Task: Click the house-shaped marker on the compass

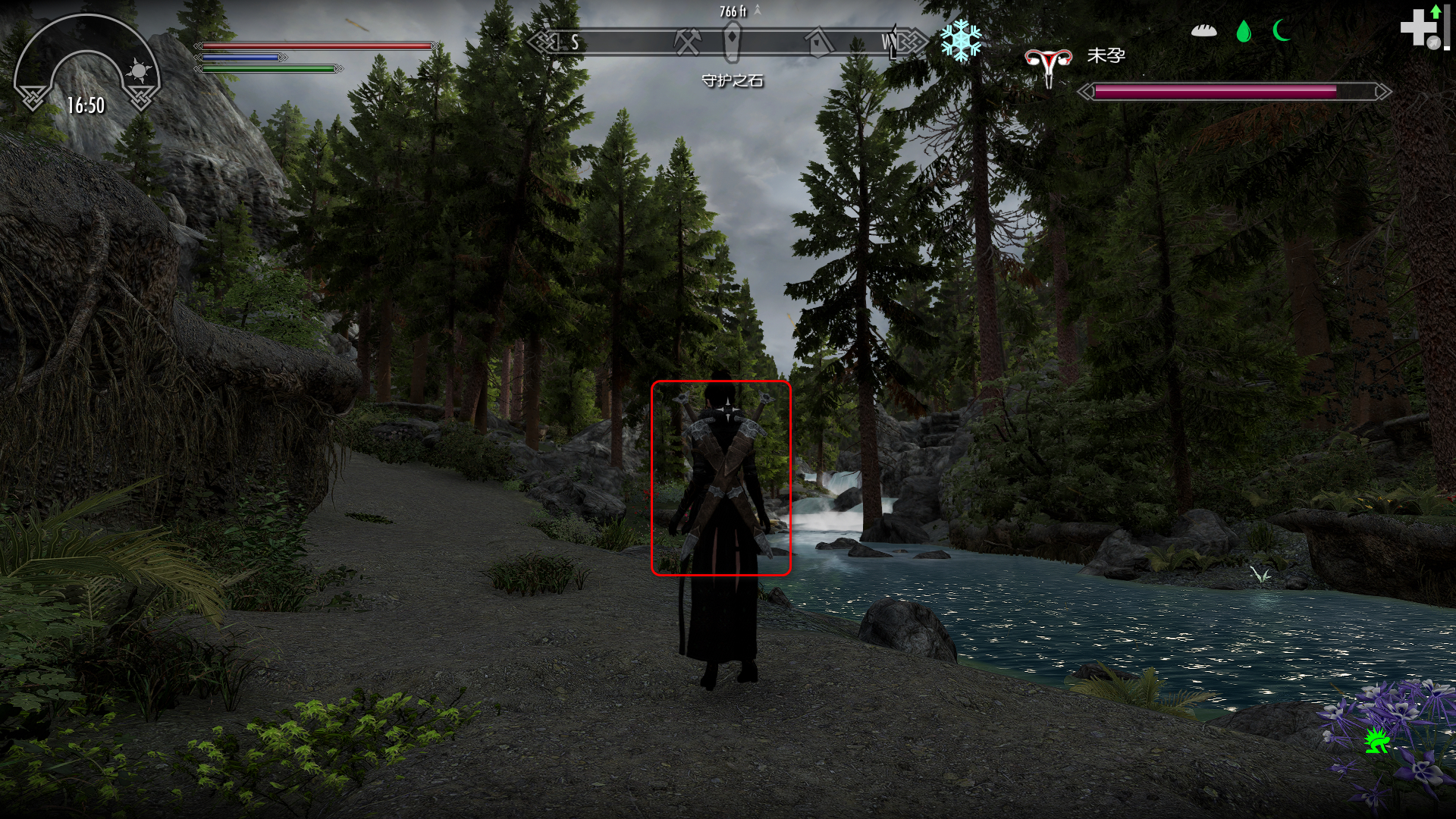Action: 818,42
